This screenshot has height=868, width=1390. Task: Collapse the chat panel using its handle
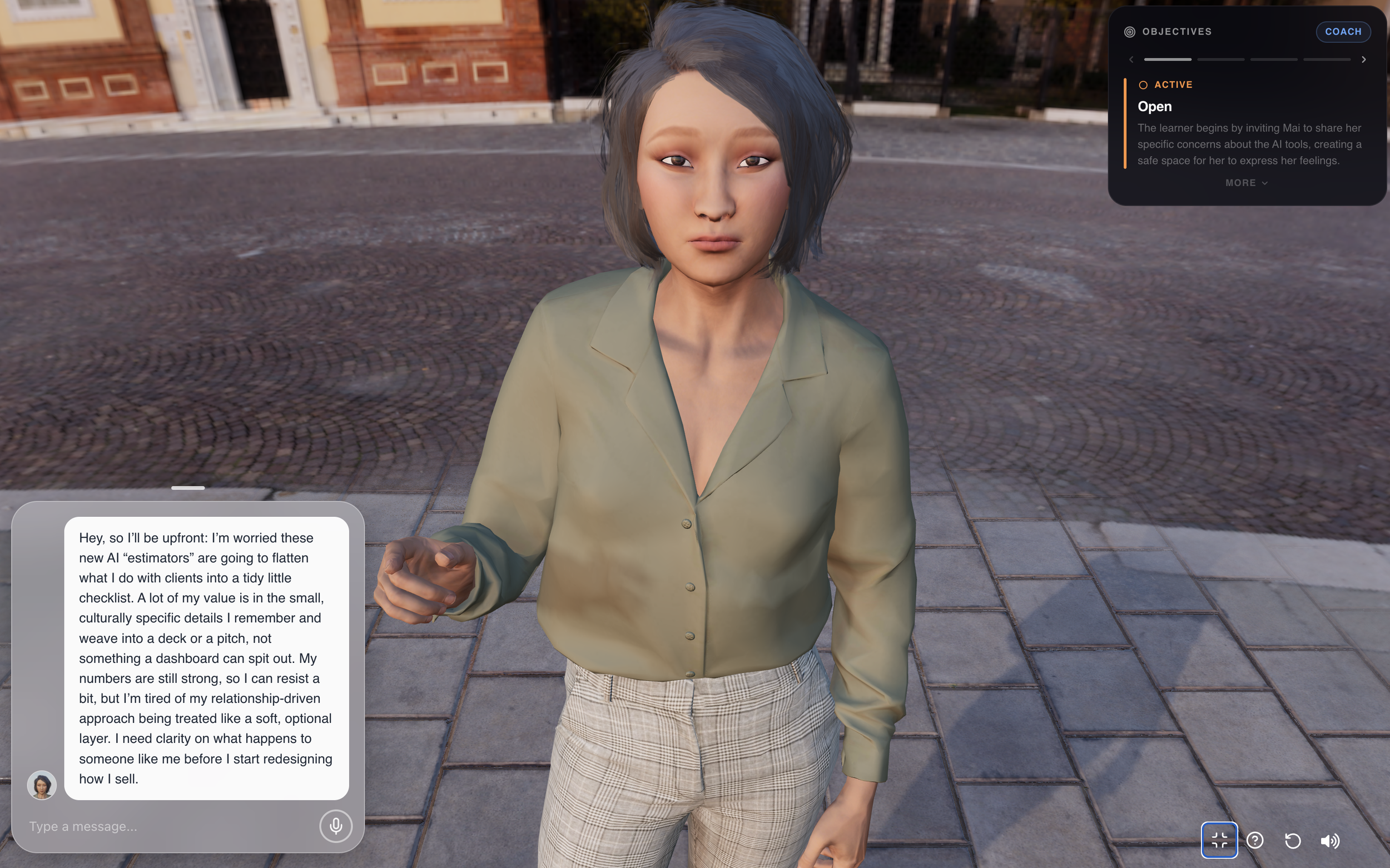(x=188, y=488)
